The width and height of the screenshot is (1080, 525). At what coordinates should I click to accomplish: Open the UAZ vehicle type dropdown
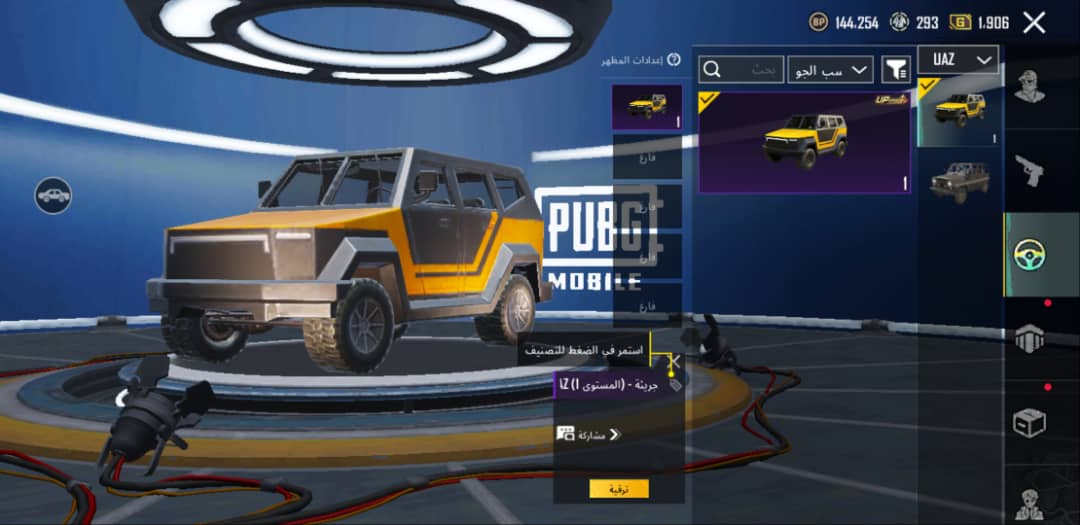(x=957, y=61)
